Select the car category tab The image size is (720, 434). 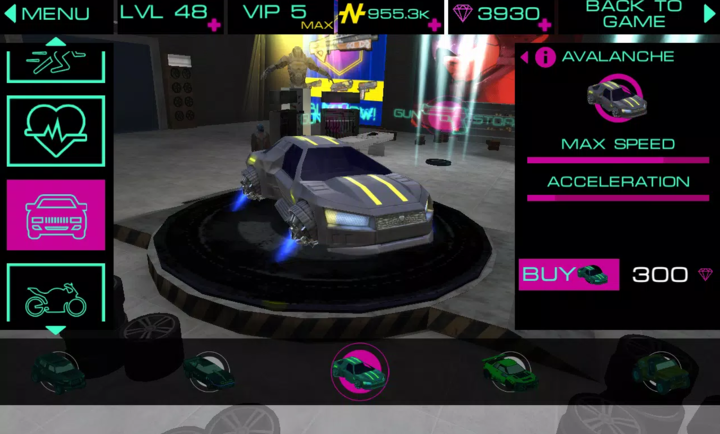click(56, 214)
